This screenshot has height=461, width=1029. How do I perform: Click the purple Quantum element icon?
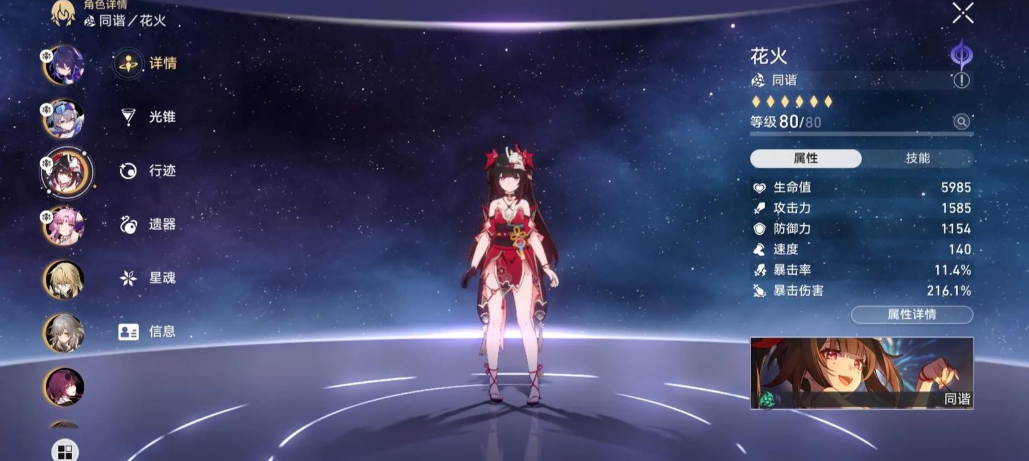962,52
